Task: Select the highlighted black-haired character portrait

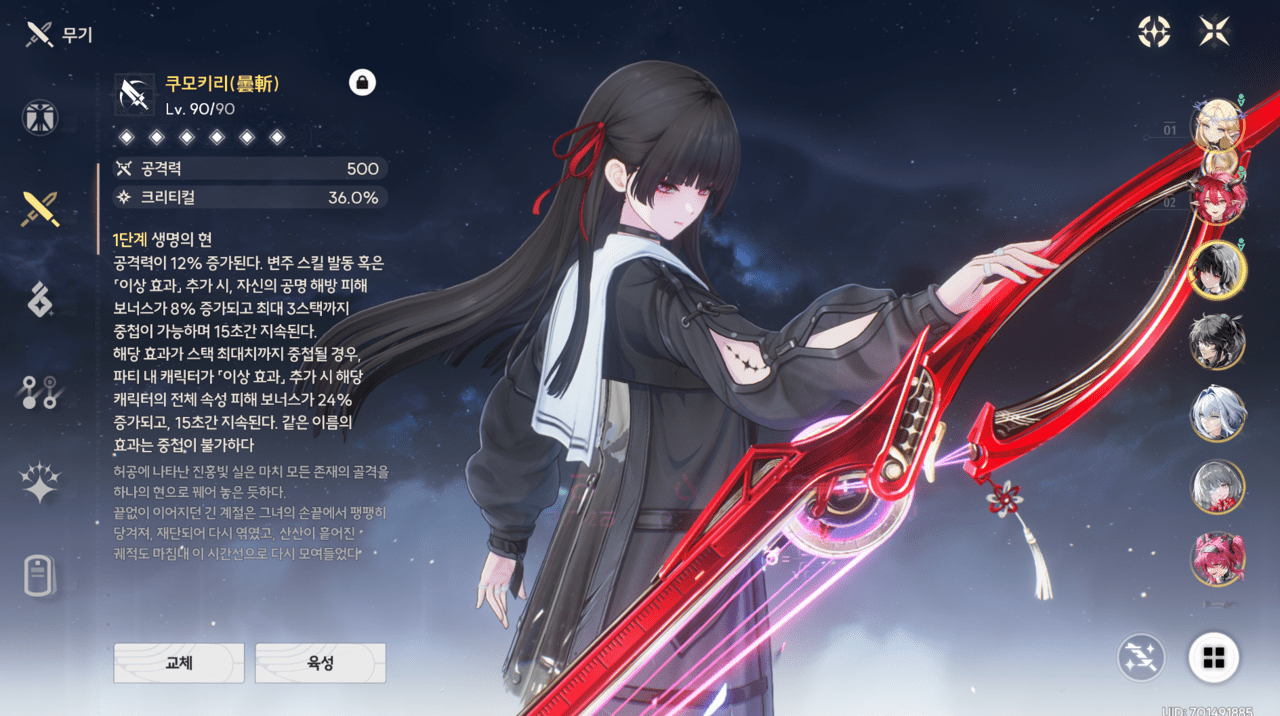Action: (x=1217, y=270)
